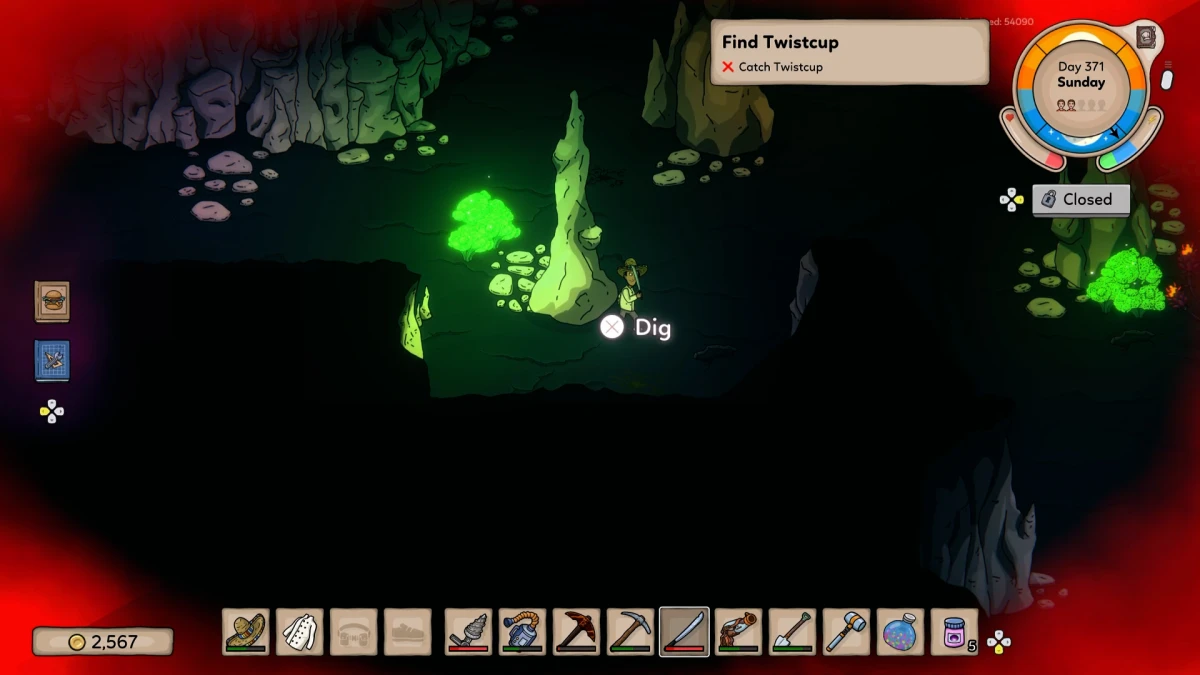Select the white coat equipment slot

tap(300, 632)
